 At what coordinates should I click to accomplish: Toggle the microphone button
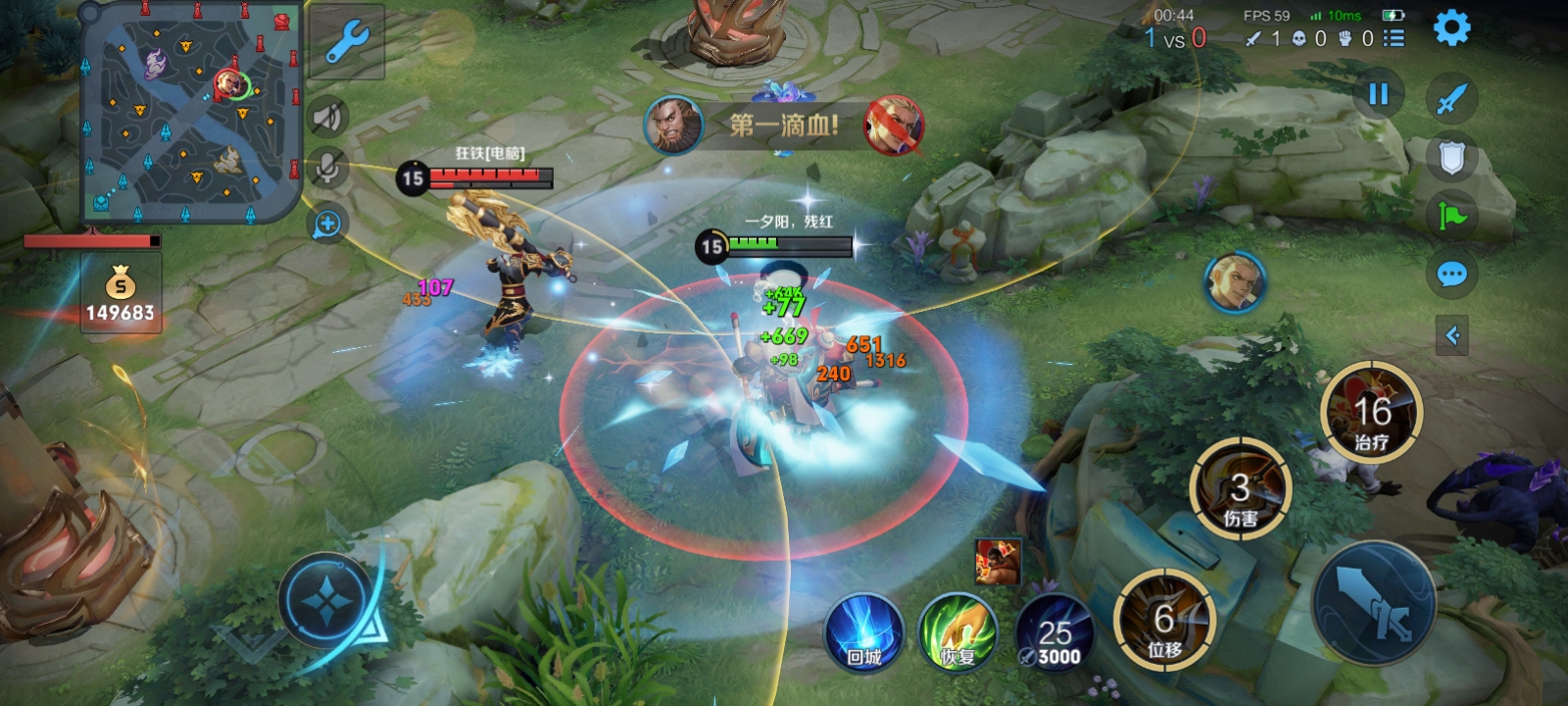pyautogui.click(x=327, y=169)
